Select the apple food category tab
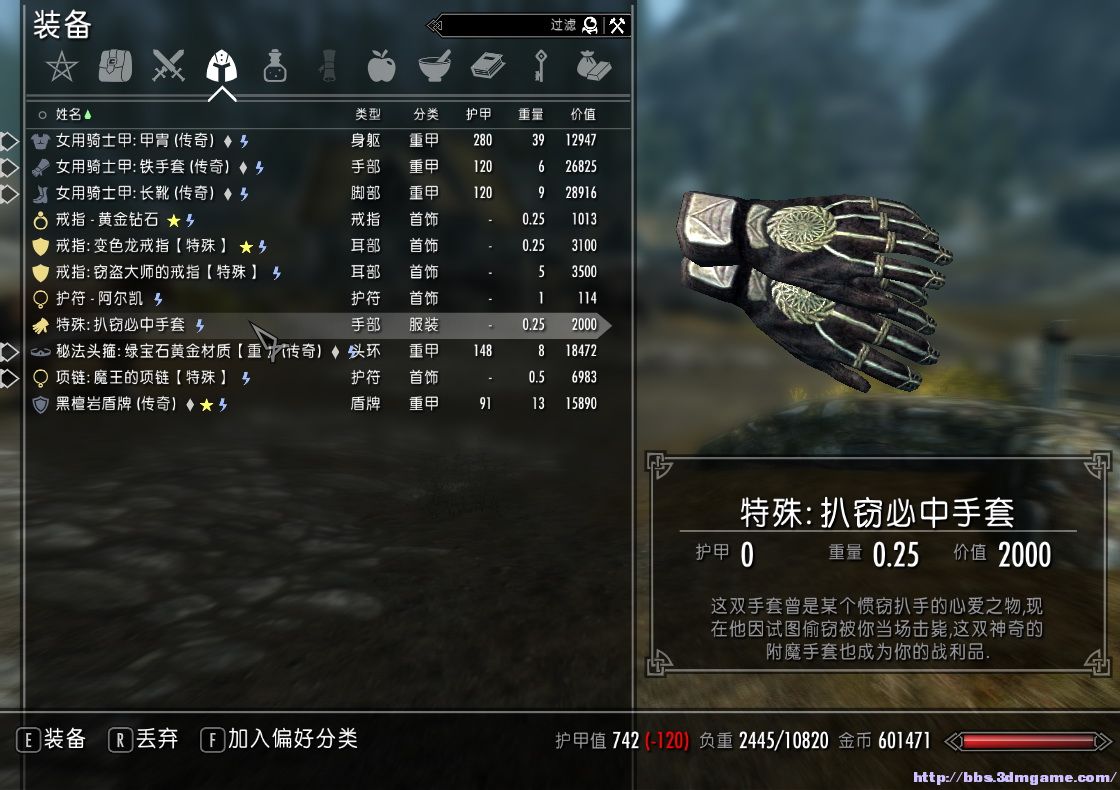The height and width of the screenshot is (790, 1120). tap(381, 67)
